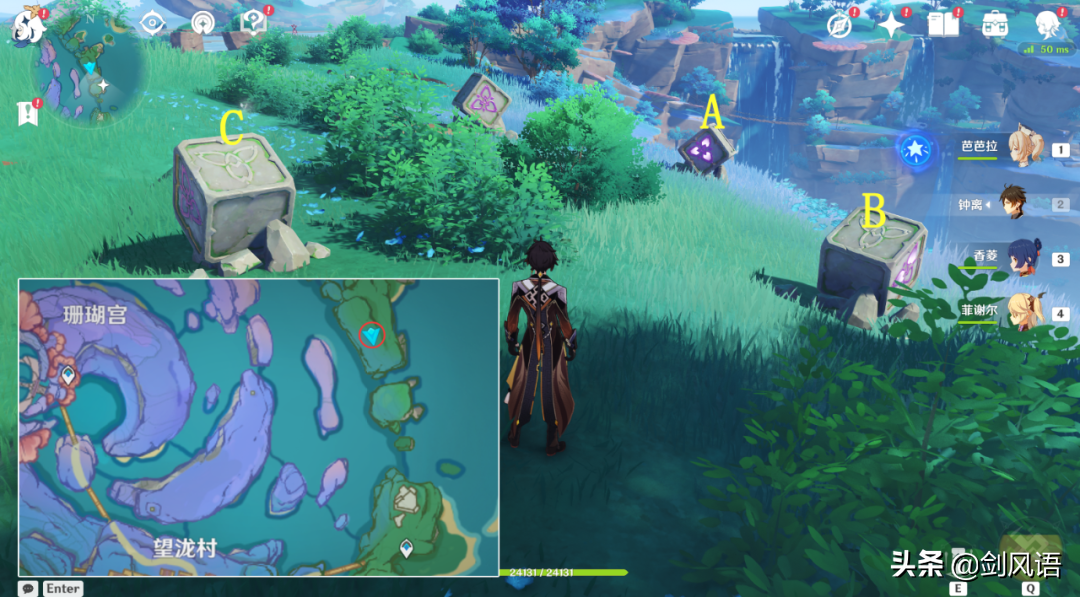Activate the glowing blue star burst icon
Viewport: 1080px width, 597px height.
point(915,150)
